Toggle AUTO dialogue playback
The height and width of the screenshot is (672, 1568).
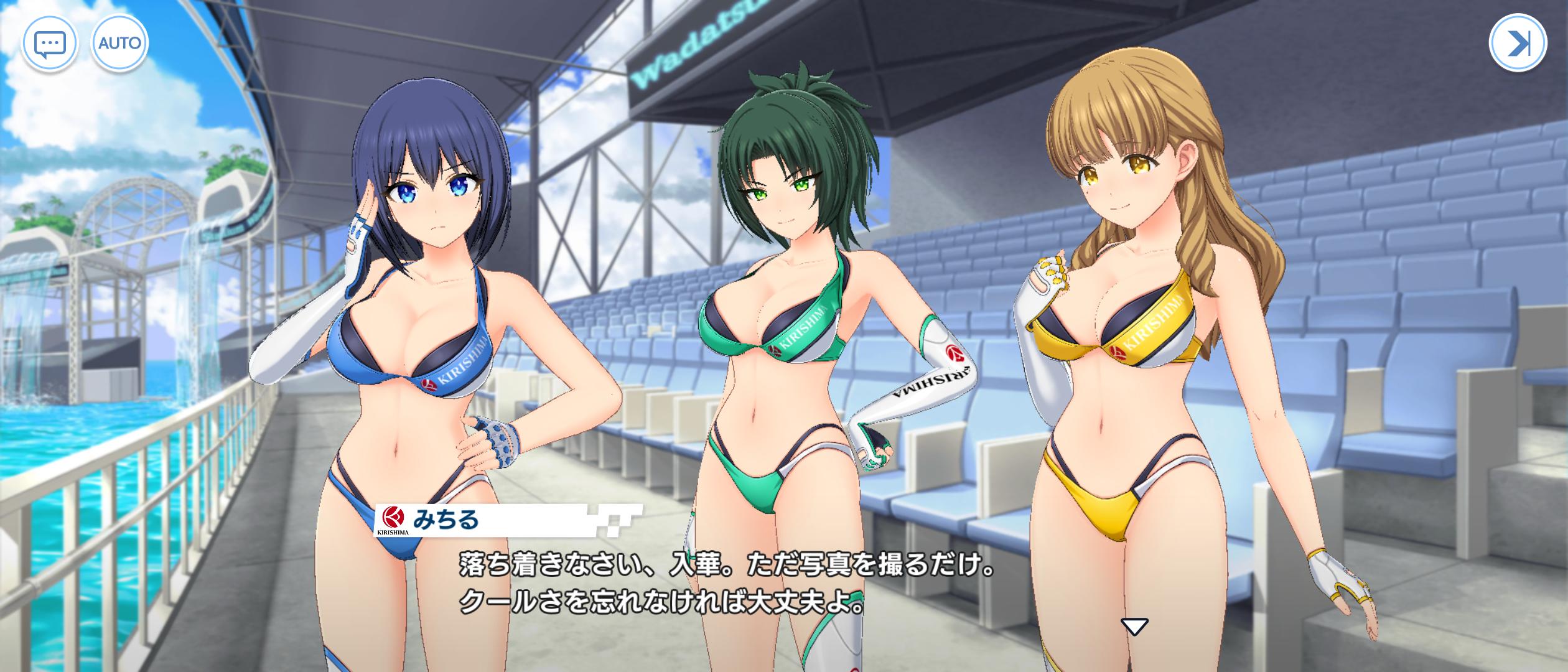point(120,43)
